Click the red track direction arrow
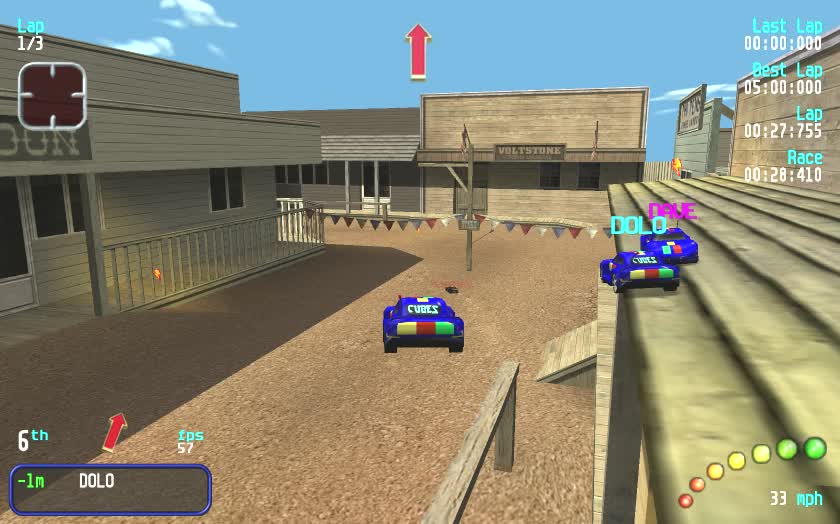 click(418, 51)
